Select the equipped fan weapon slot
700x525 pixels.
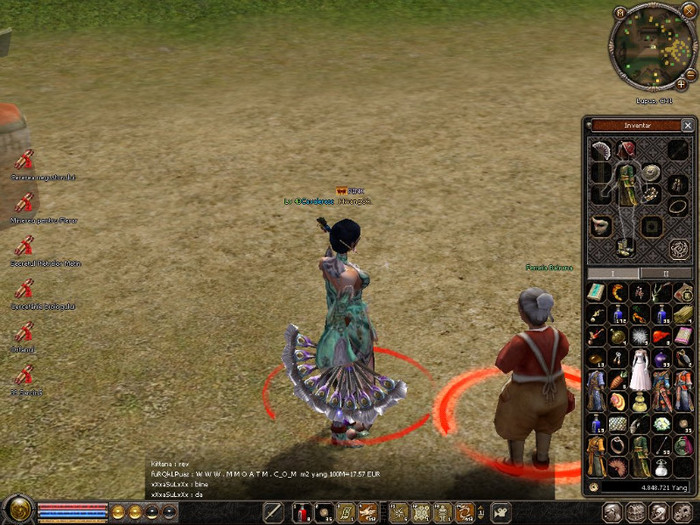[601, 150]
